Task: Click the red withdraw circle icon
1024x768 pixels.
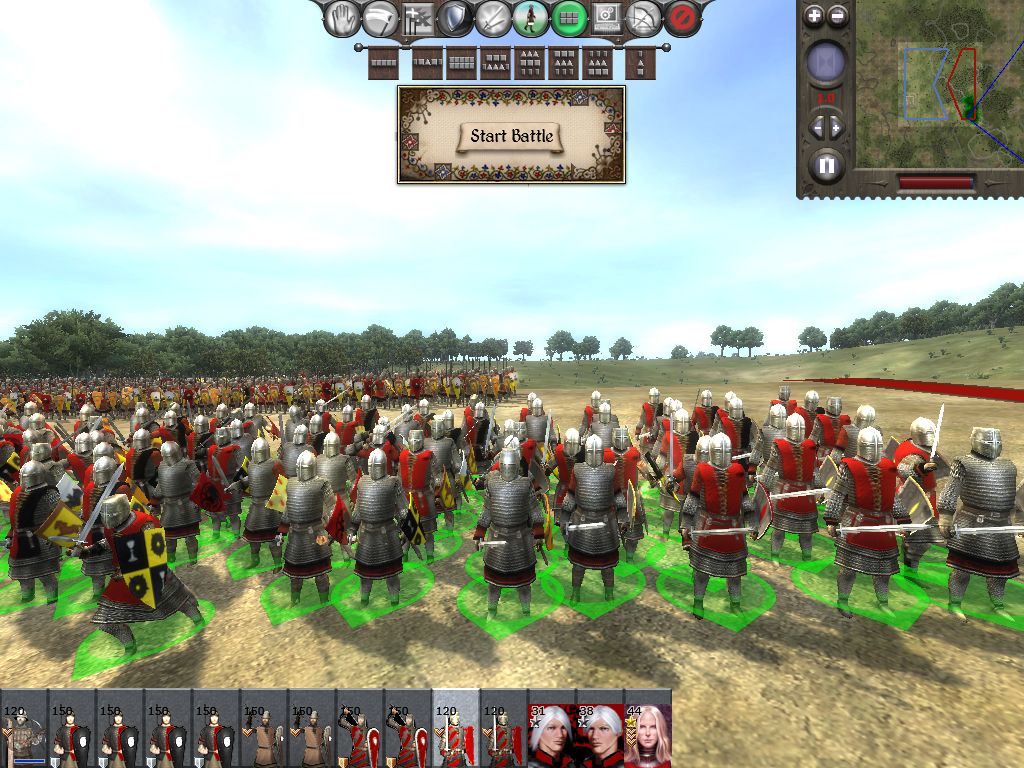Action: tap(682, 17)
